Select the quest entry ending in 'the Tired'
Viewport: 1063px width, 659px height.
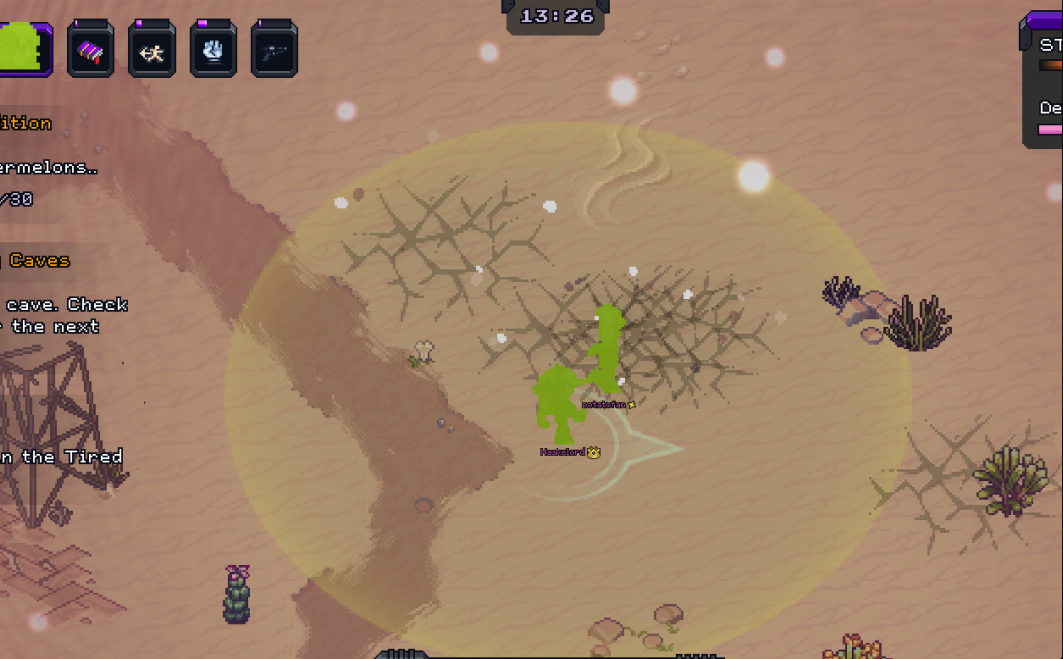click(x=62, y=457)
